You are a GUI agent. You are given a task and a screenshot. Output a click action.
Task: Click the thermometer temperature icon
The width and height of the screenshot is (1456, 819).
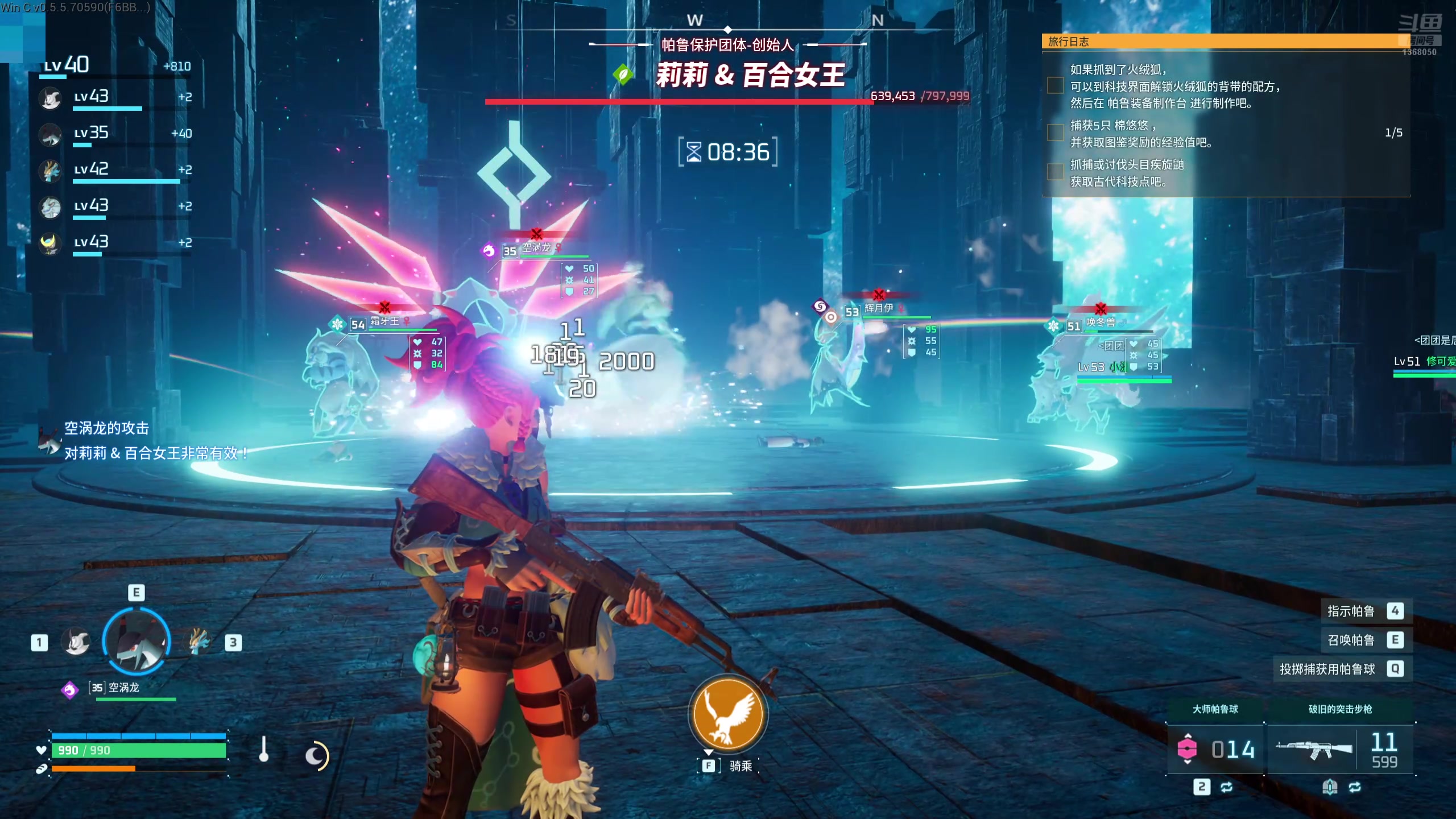263,750
